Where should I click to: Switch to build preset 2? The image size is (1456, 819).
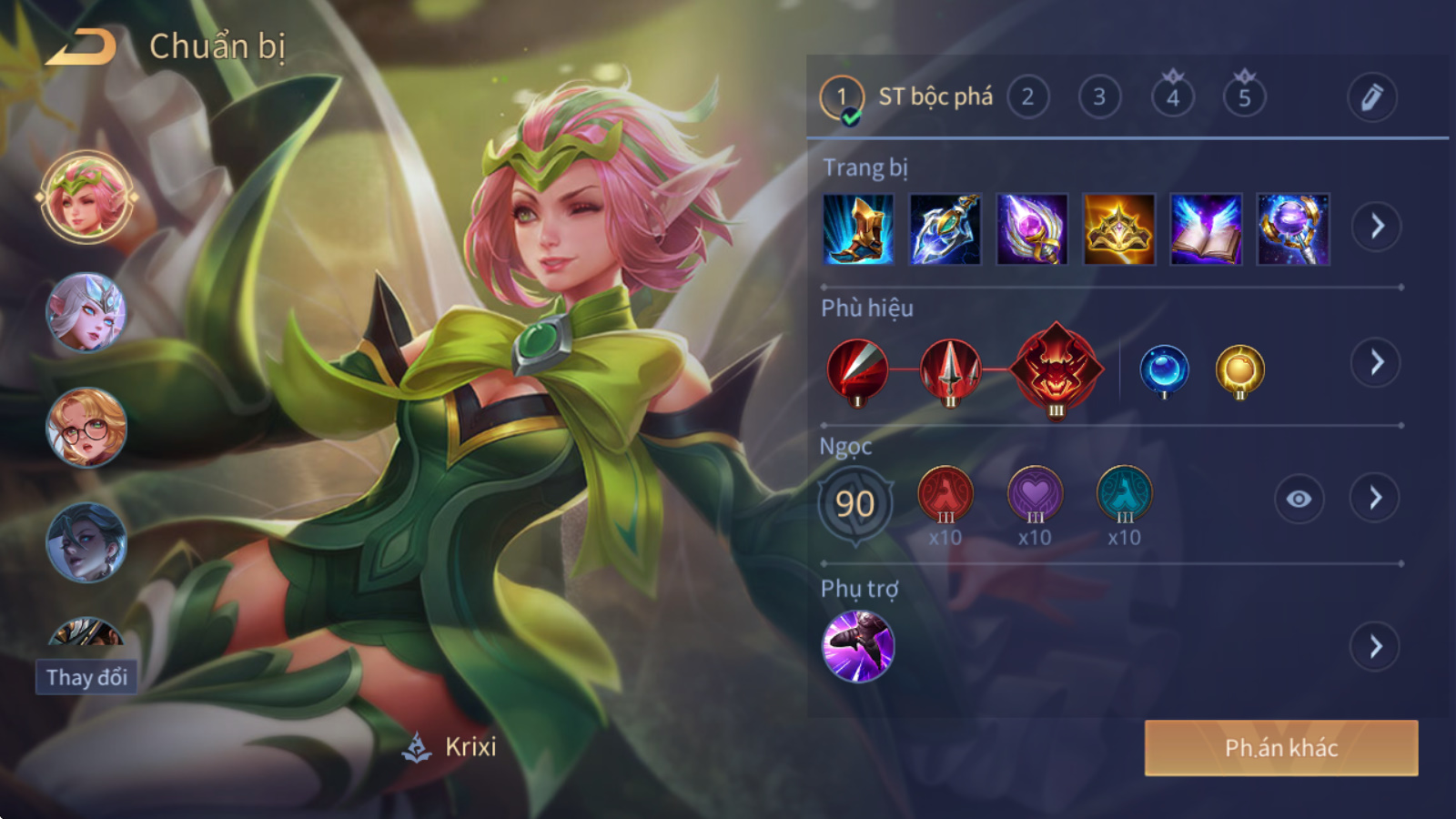1027,97
